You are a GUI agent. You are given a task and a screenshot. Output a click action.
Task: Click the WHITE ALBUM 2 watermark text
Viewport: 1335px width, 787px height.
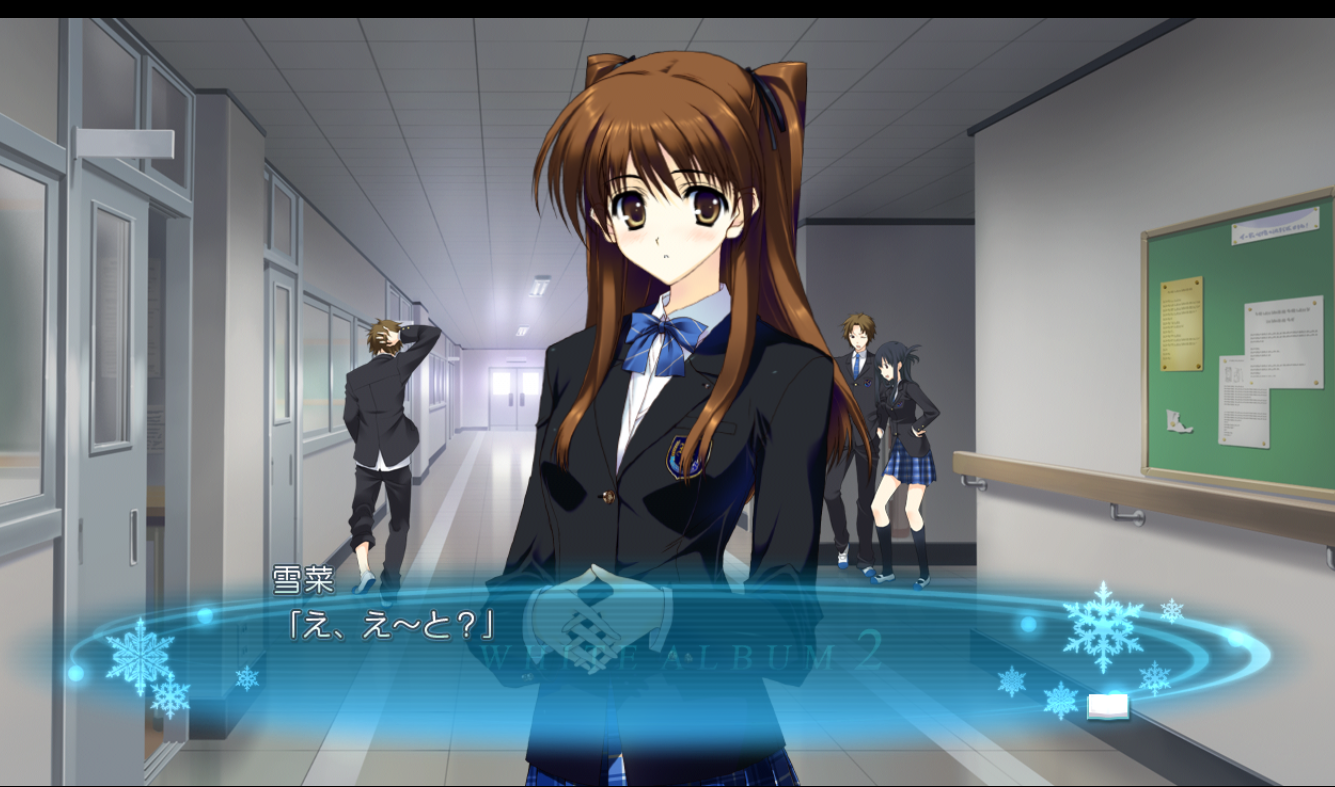680,654
